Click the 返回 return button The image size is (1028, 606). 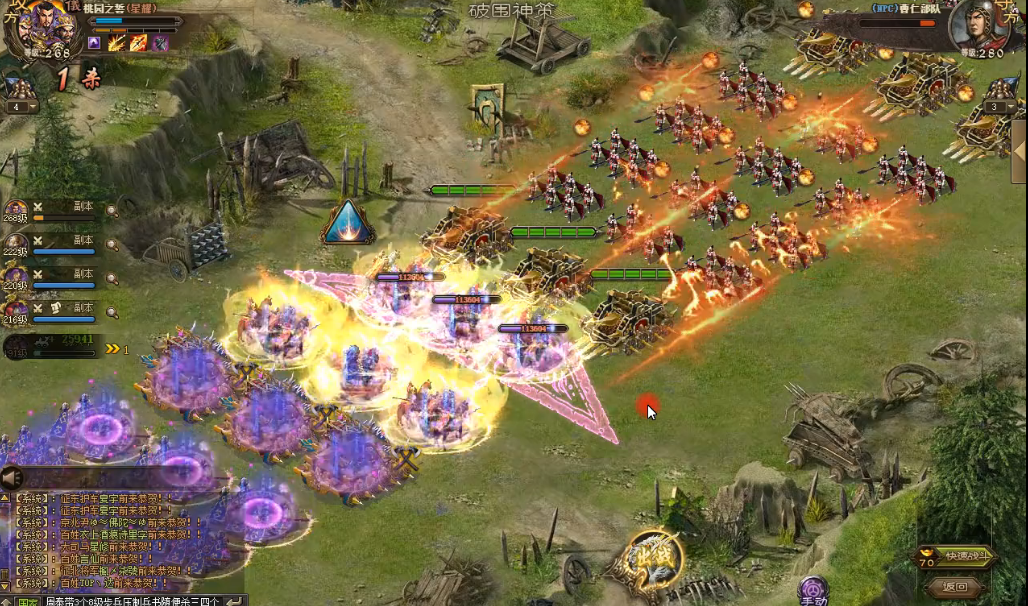coord(955,587)
